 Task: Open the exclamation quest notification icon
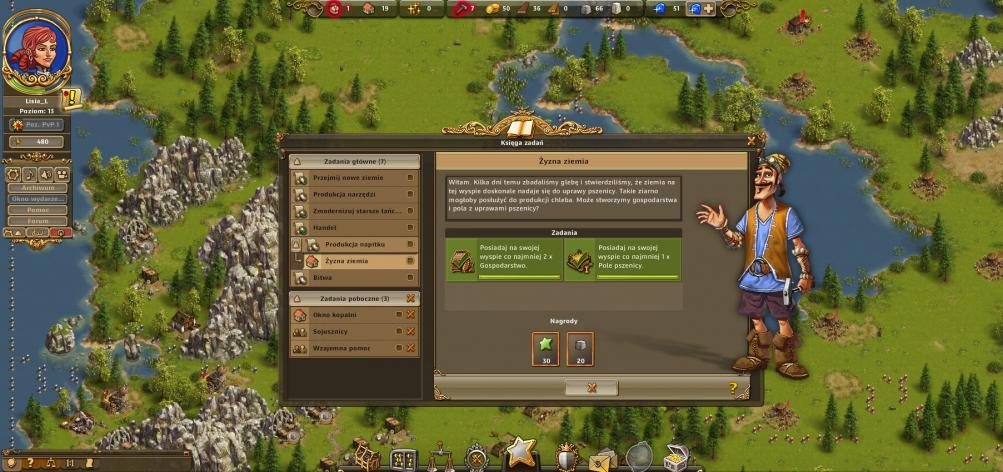click(x=72, y=98)
